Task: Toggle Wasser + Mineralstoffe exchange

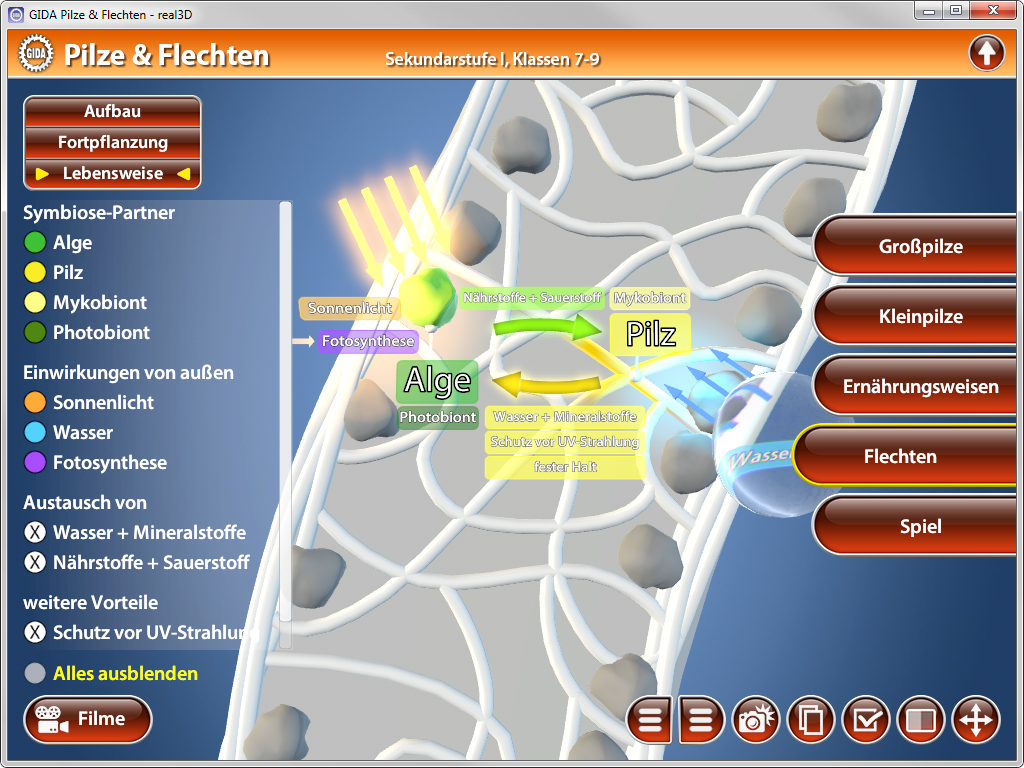Action: click(35, 532)
